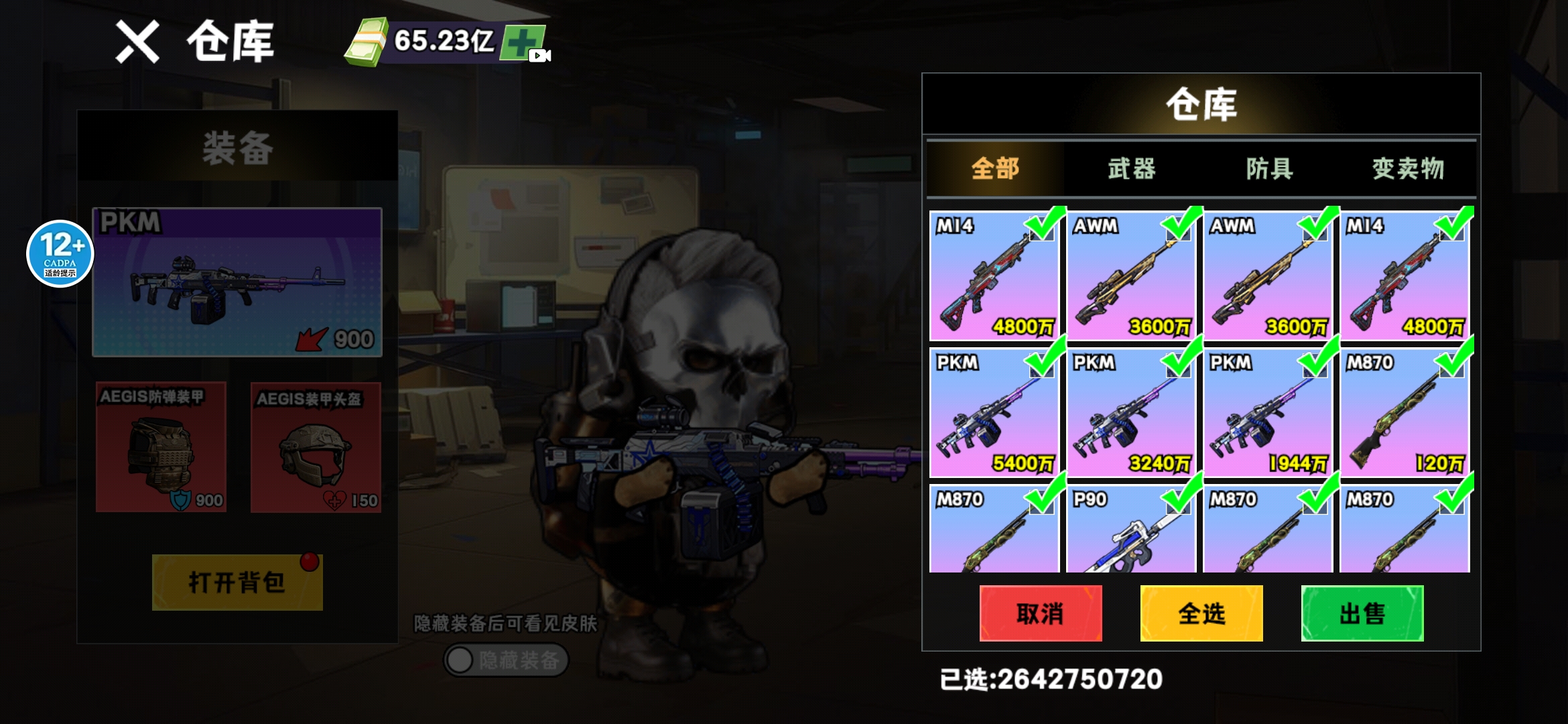Select the AEGIS防弹装甲 armor slot
The height and width of the screenshot is (724, 1568).
[x=161, y=447]
